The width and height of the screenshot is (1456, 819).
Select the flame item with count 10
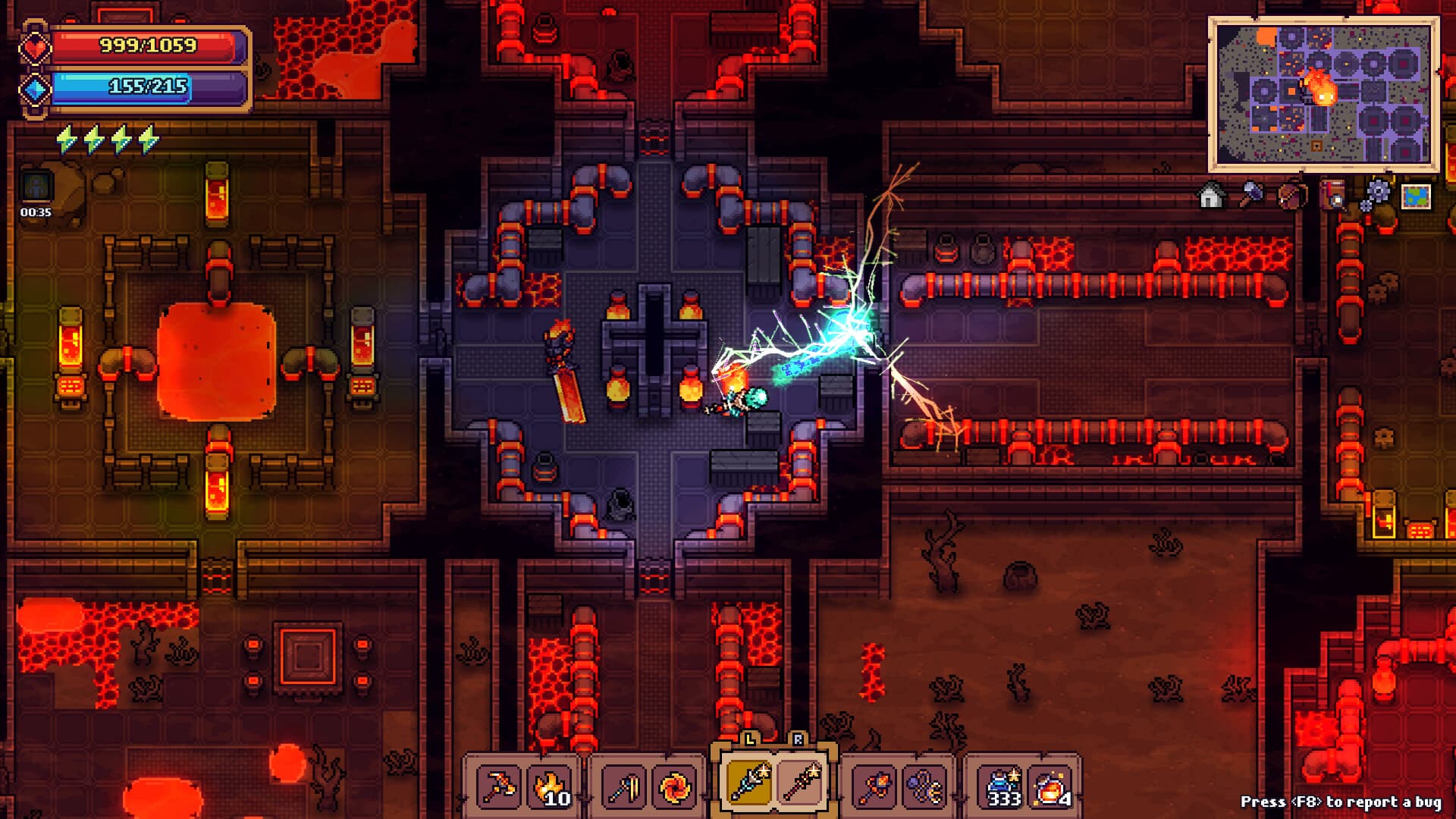[x=552, y=786]
